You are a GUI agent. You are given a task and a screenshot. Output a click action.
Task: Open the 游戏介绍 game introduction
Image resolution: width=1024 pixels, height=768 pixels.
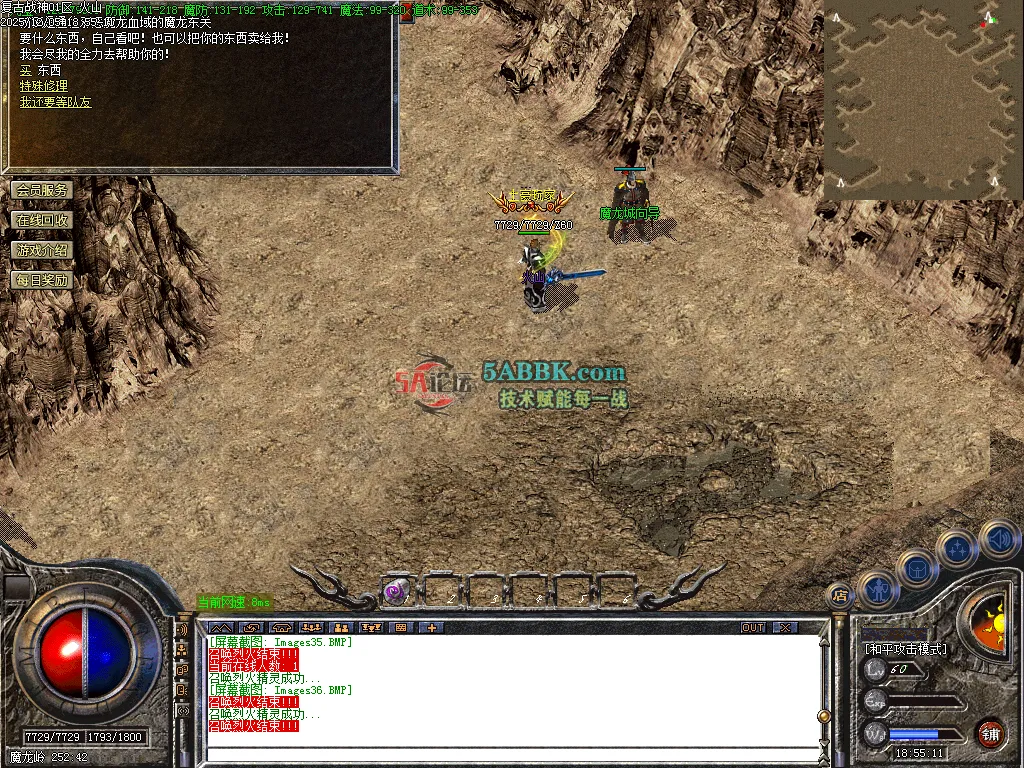pos(42,250)
